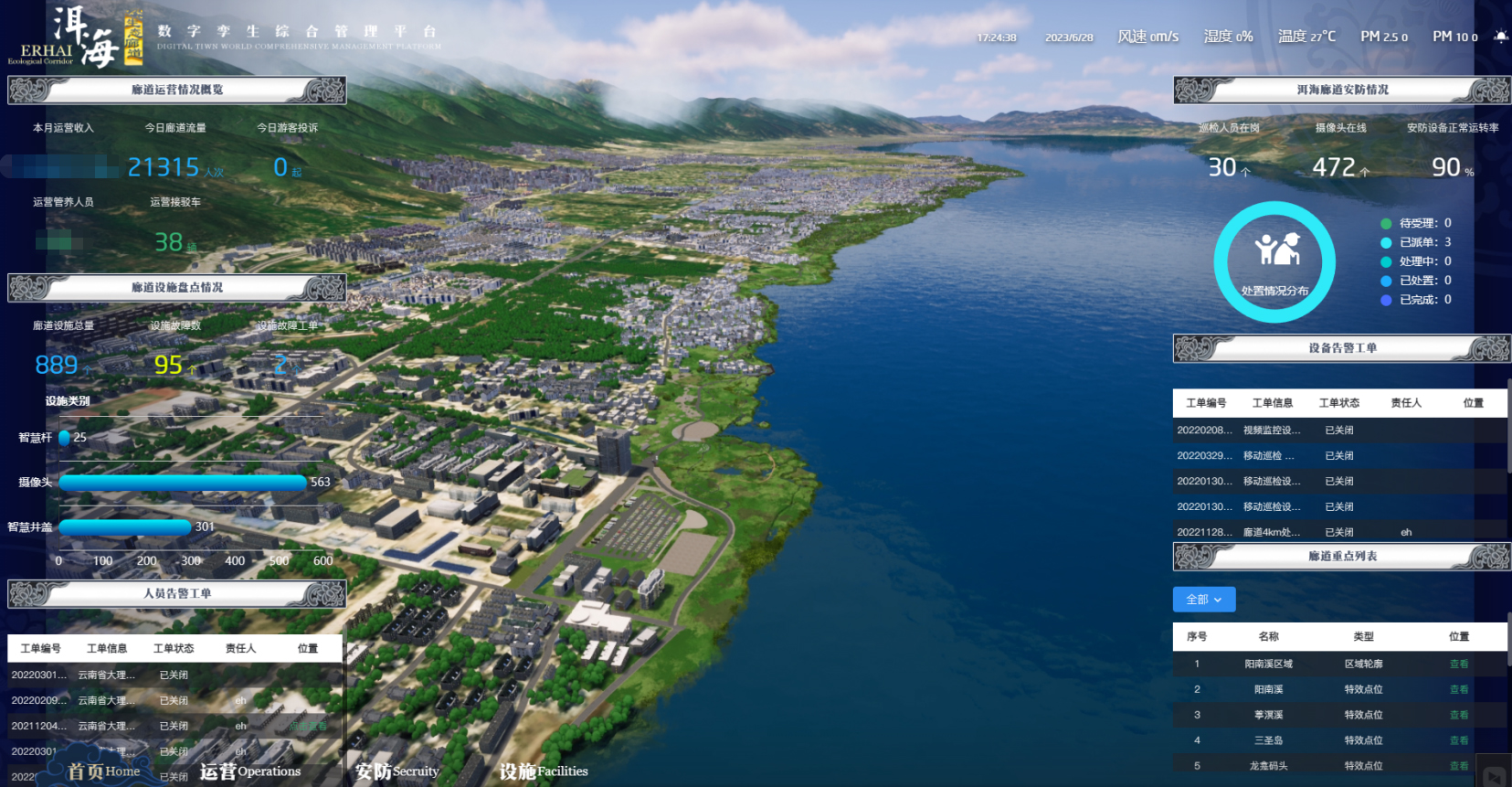
Task: Click the play icon in the corner
Action: click(1495, 776)
